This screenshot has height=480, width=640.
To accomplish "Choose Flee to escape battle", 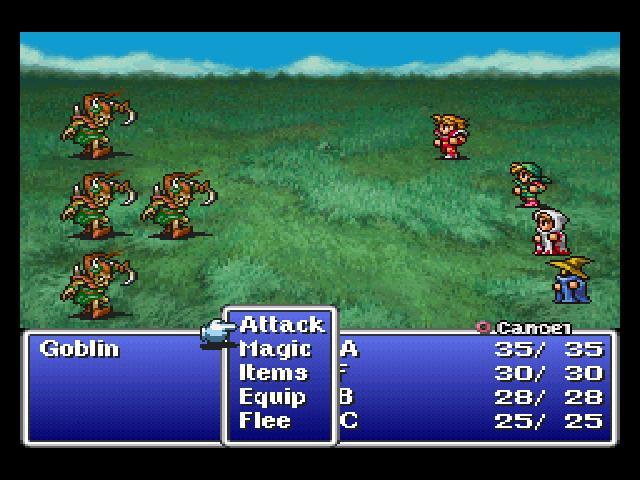I will point(265,421).
